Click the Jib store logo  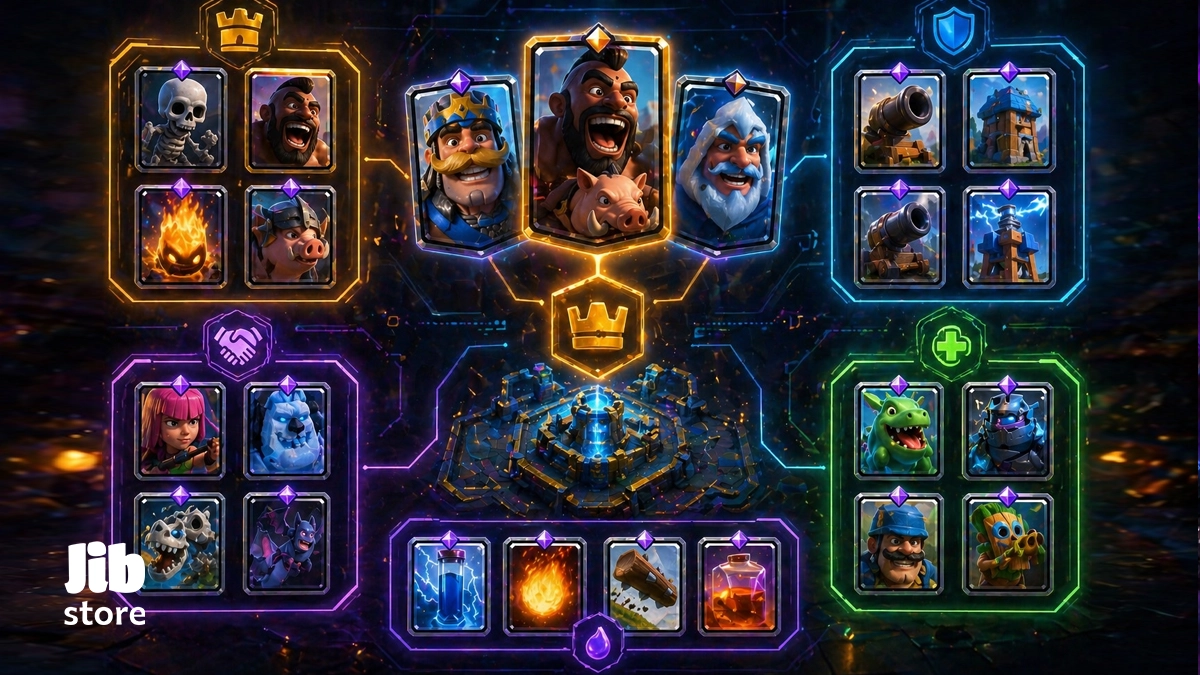coord(105,585)
